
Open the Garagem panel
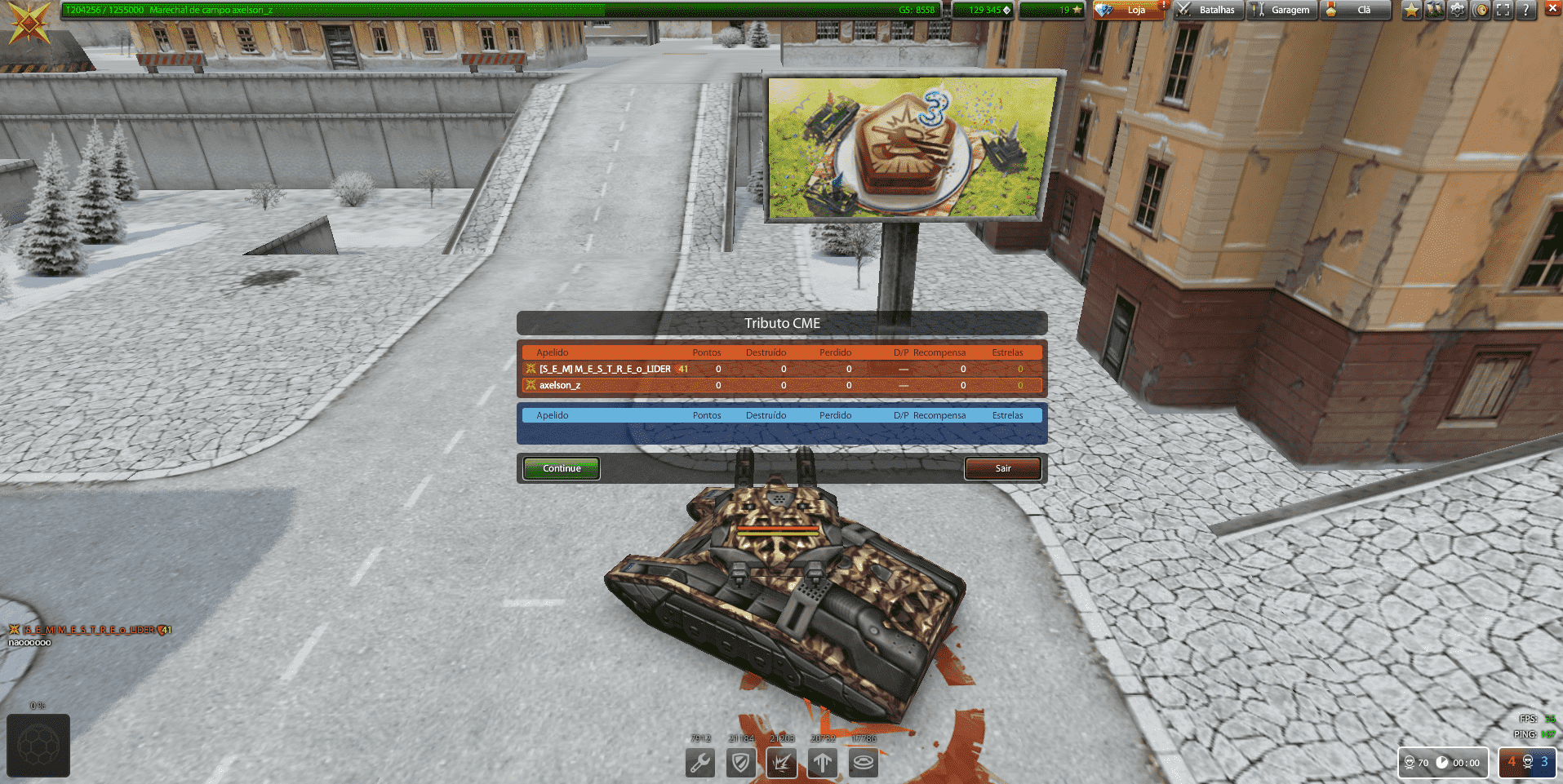tap(1282, 11)
